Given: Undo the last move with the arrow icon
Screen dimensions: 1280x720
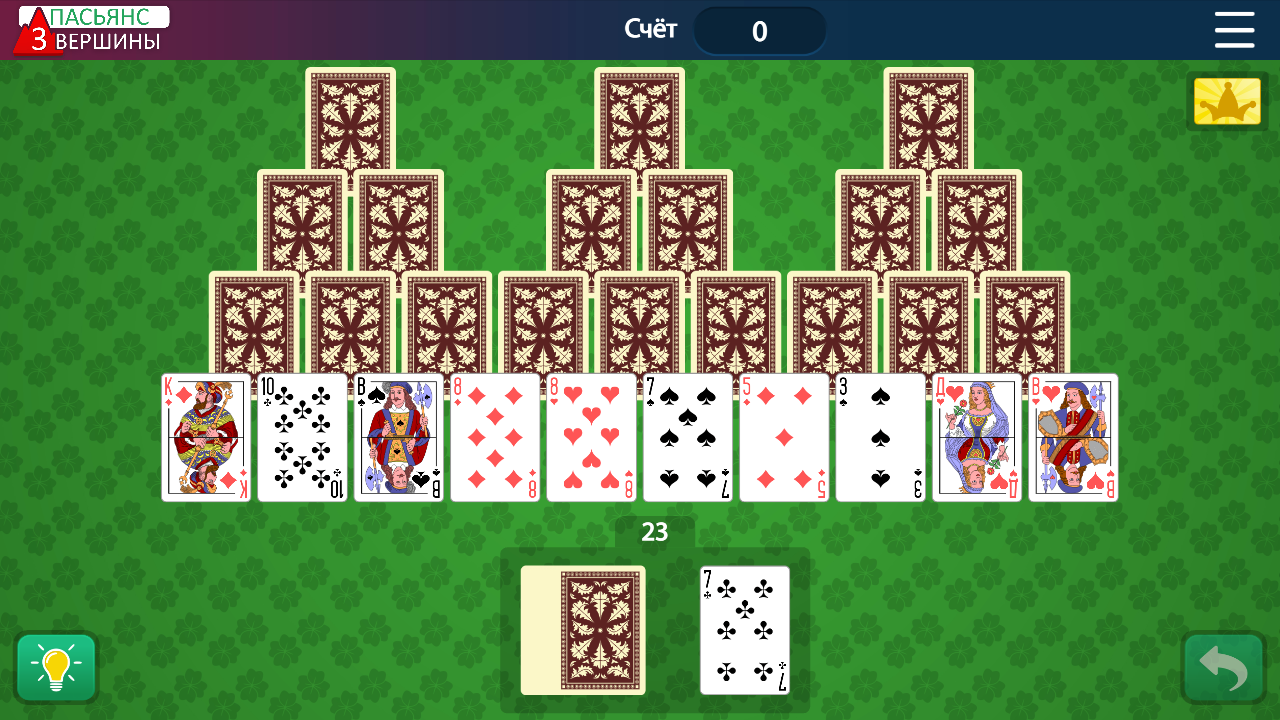Looking at the screenshot, I should (x=1222, y=667).
